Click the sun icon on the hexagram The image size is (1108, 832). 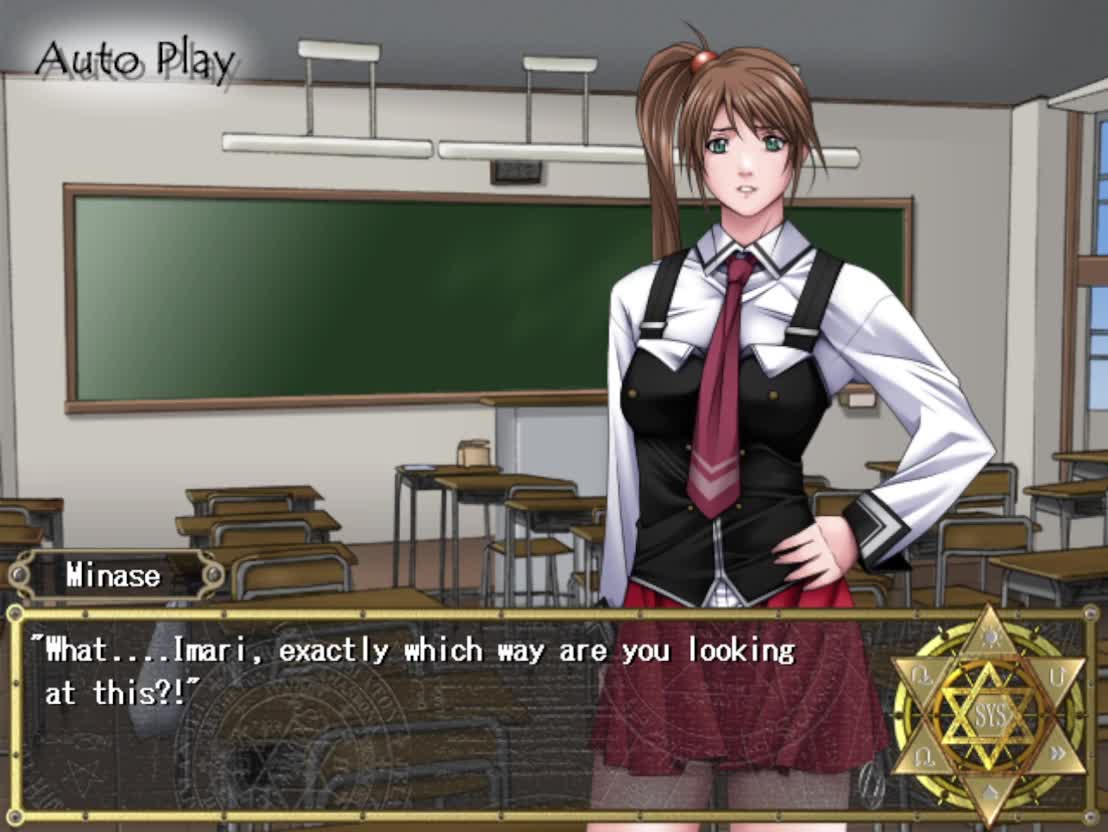(988, 636)
